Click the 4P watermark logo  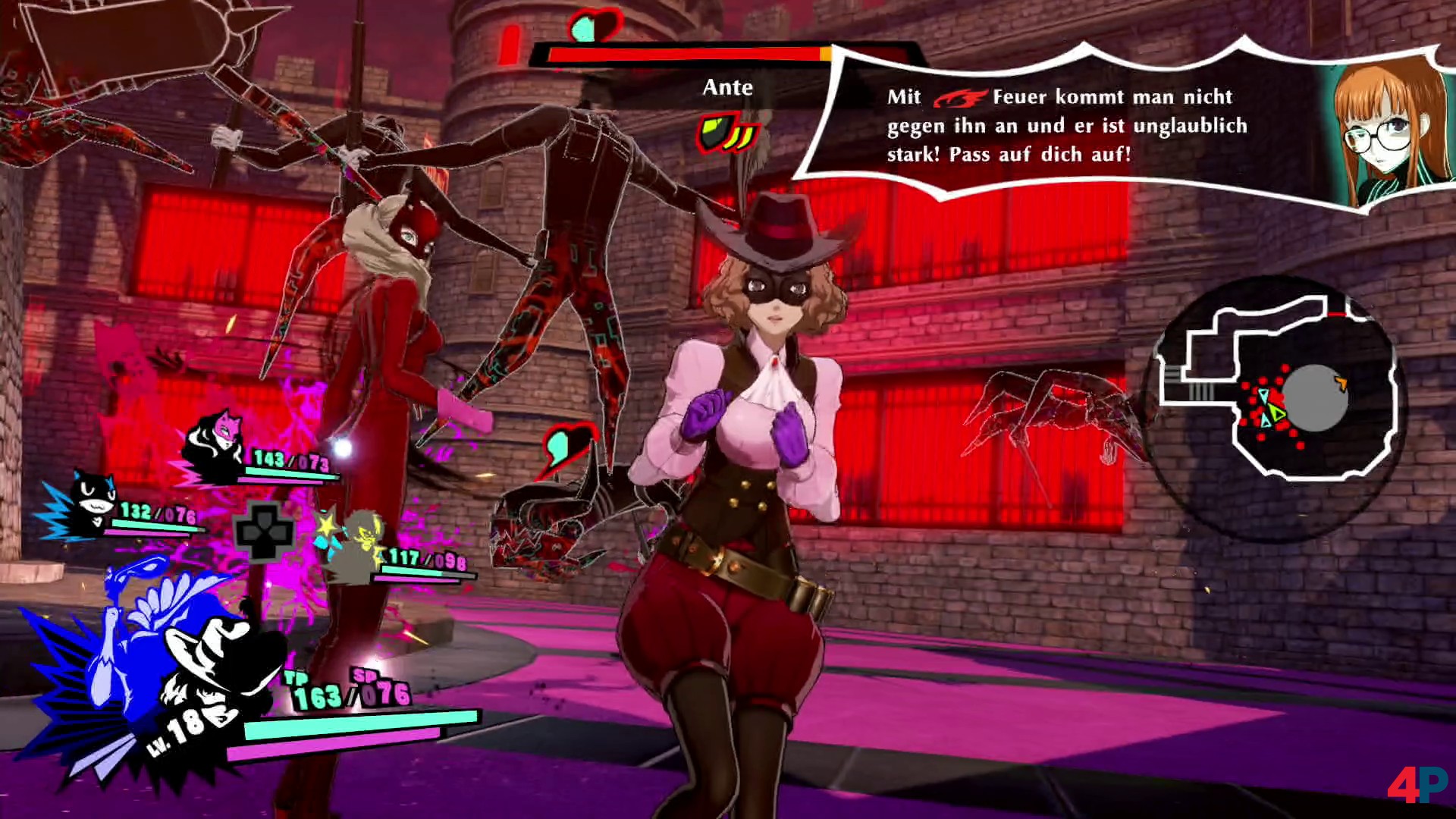coord(1417,786)
